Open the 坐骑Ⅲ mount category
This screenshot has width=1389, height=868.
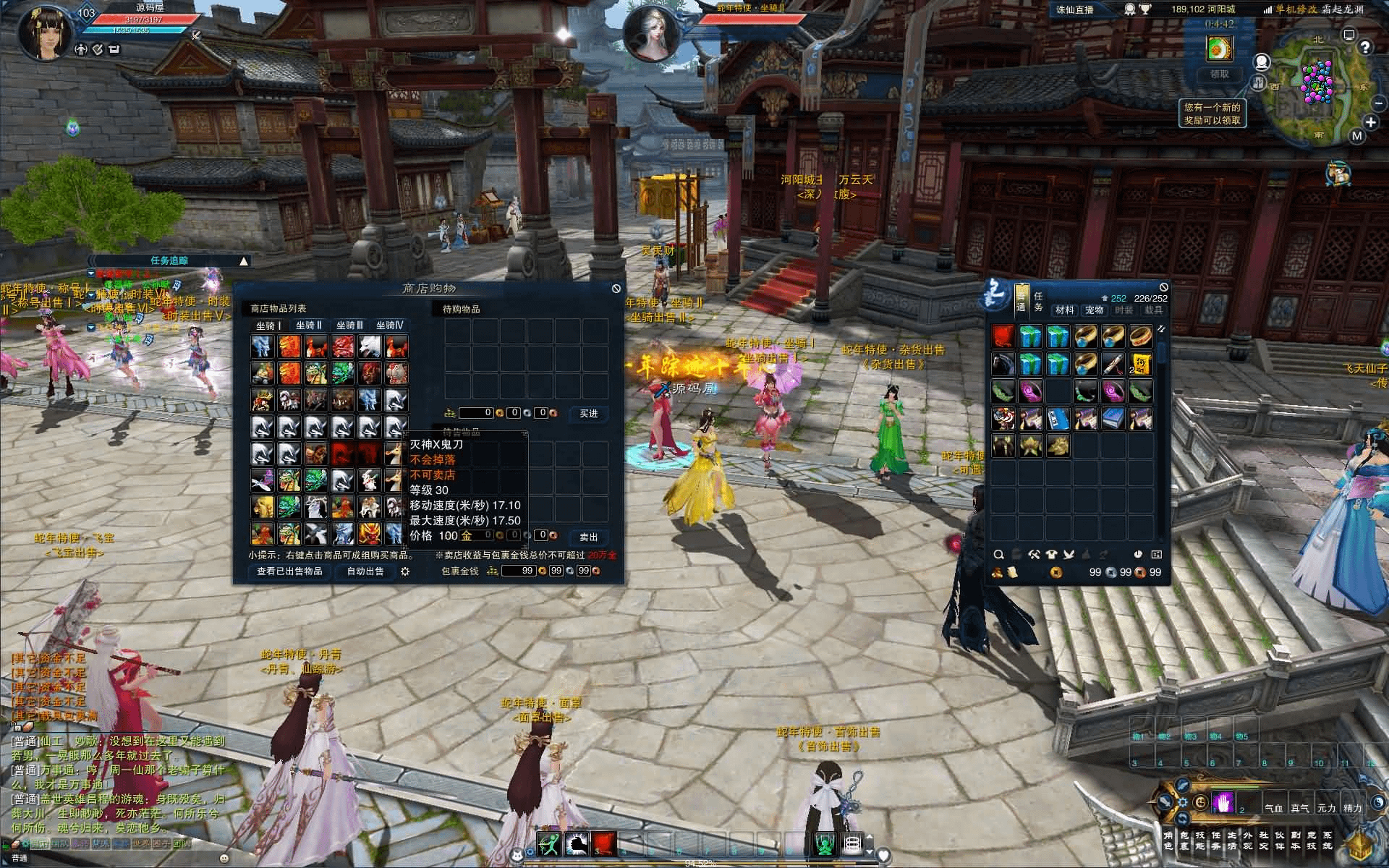tap(349, 325)
